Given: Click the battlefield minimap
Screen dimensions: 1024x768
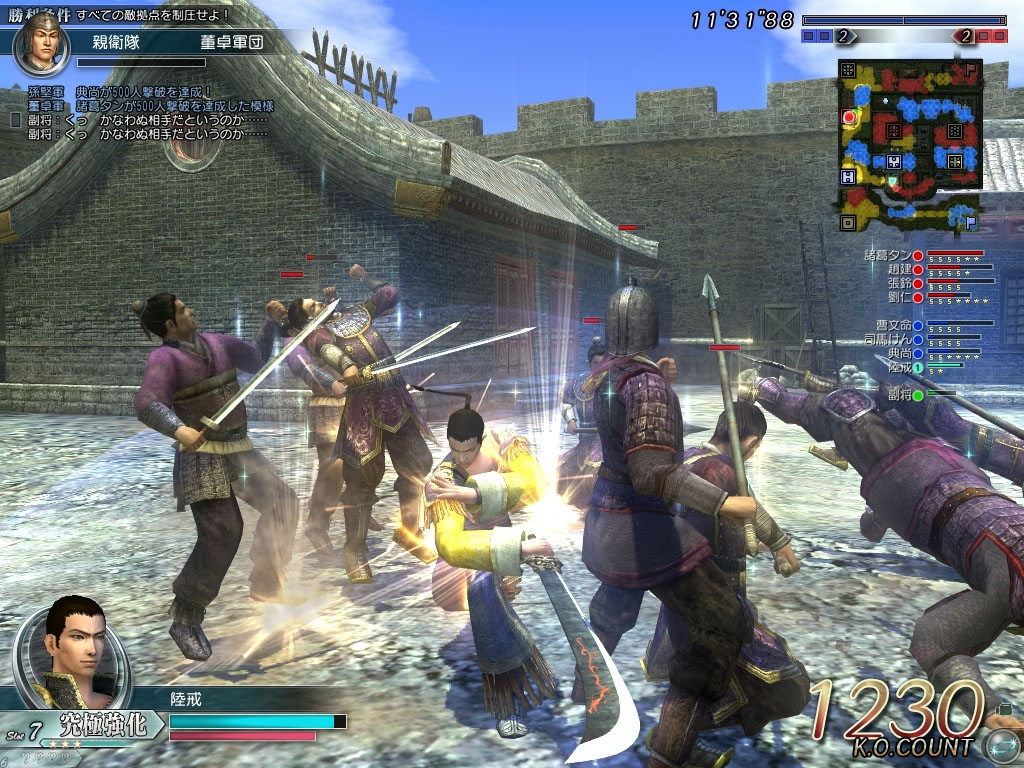Looking at the screenshot, I should tap(911, 145).
